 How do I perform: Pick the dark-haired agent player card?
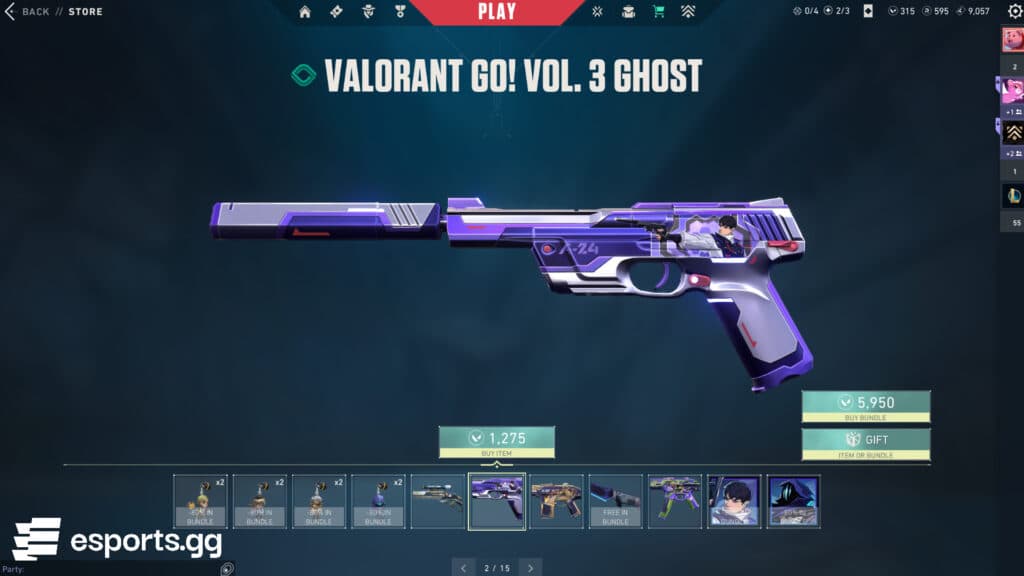click(x=734, y=501)
